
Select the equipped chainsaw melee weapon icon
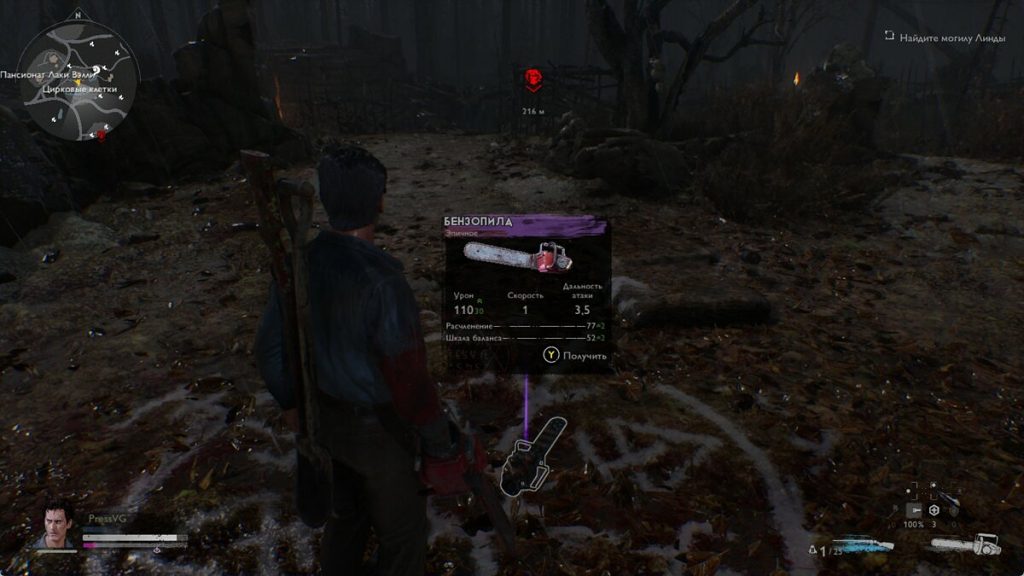tap(965, 545)
